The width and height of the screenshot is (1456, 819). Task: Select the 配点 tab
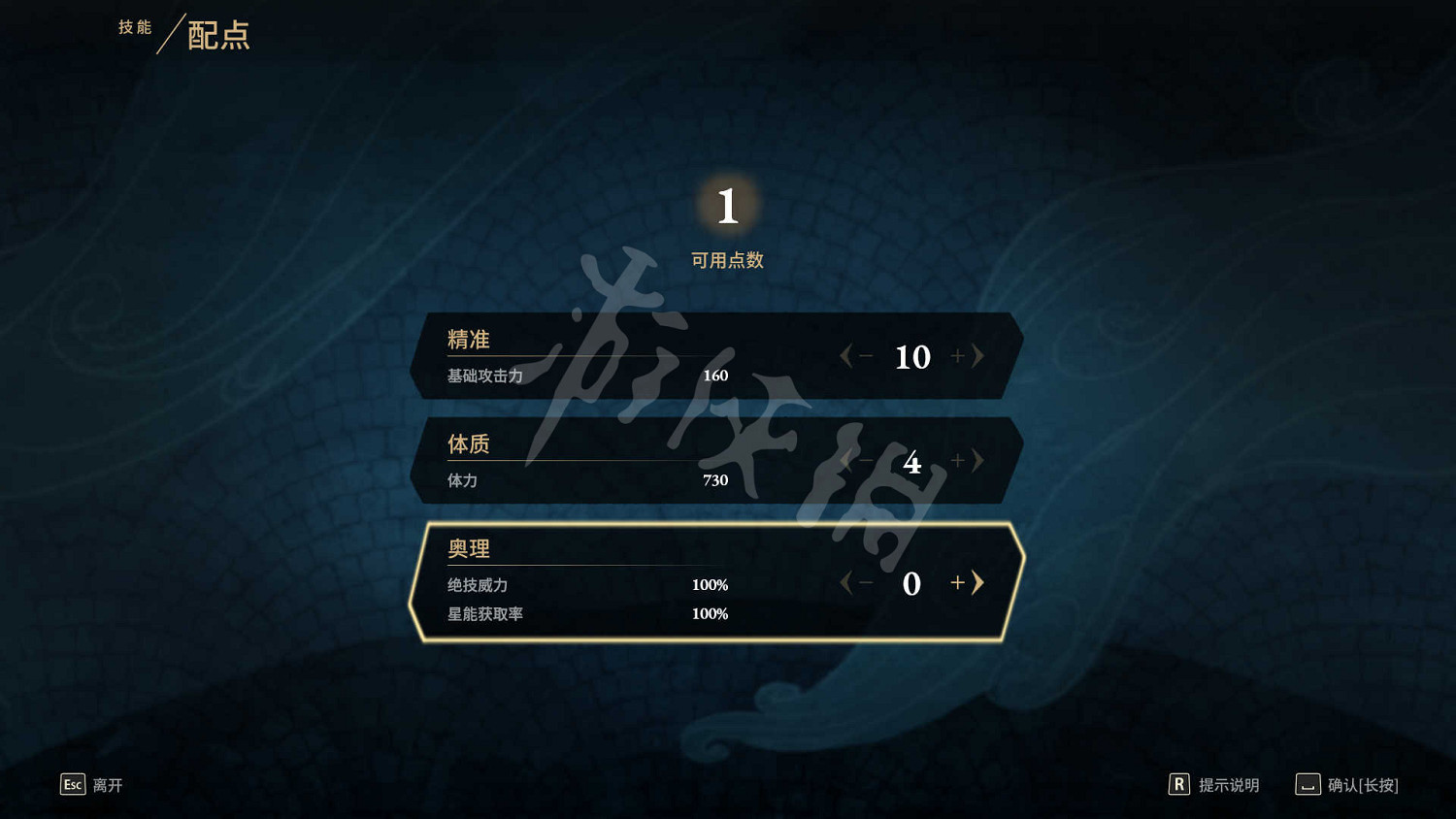coord(215,37)
